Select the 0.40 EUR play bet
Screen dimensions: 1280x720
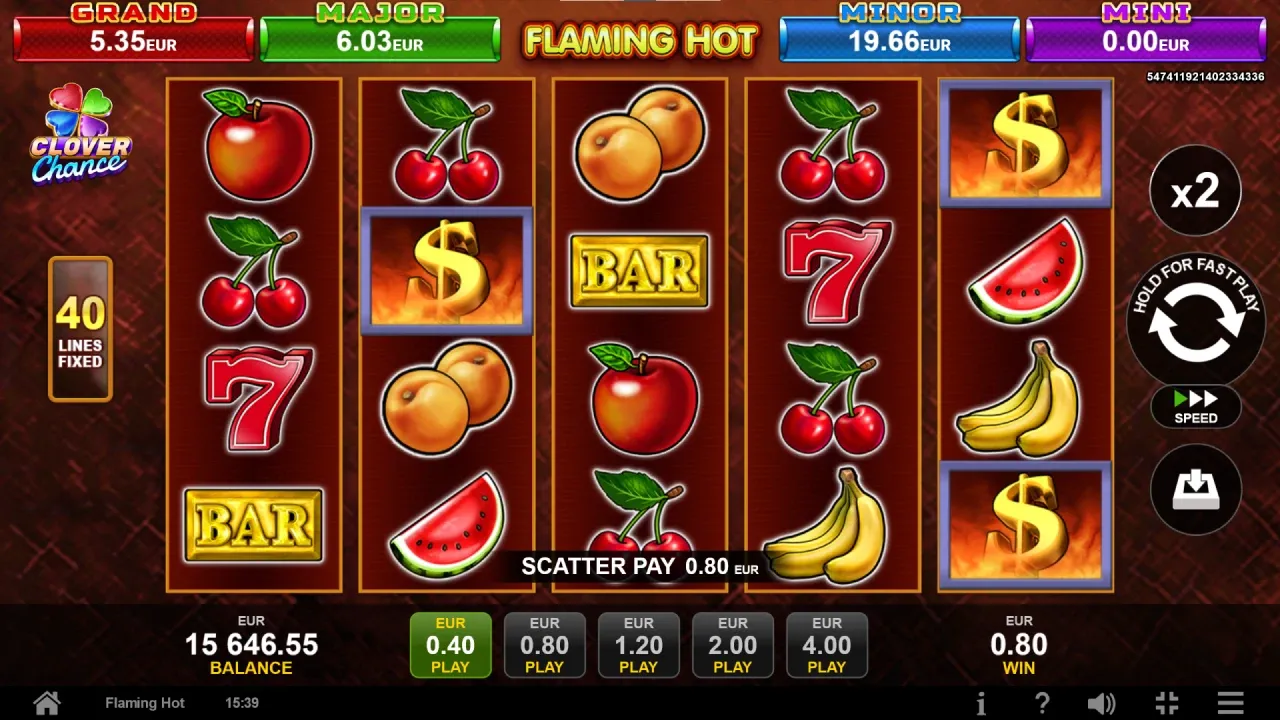(450, 645)
